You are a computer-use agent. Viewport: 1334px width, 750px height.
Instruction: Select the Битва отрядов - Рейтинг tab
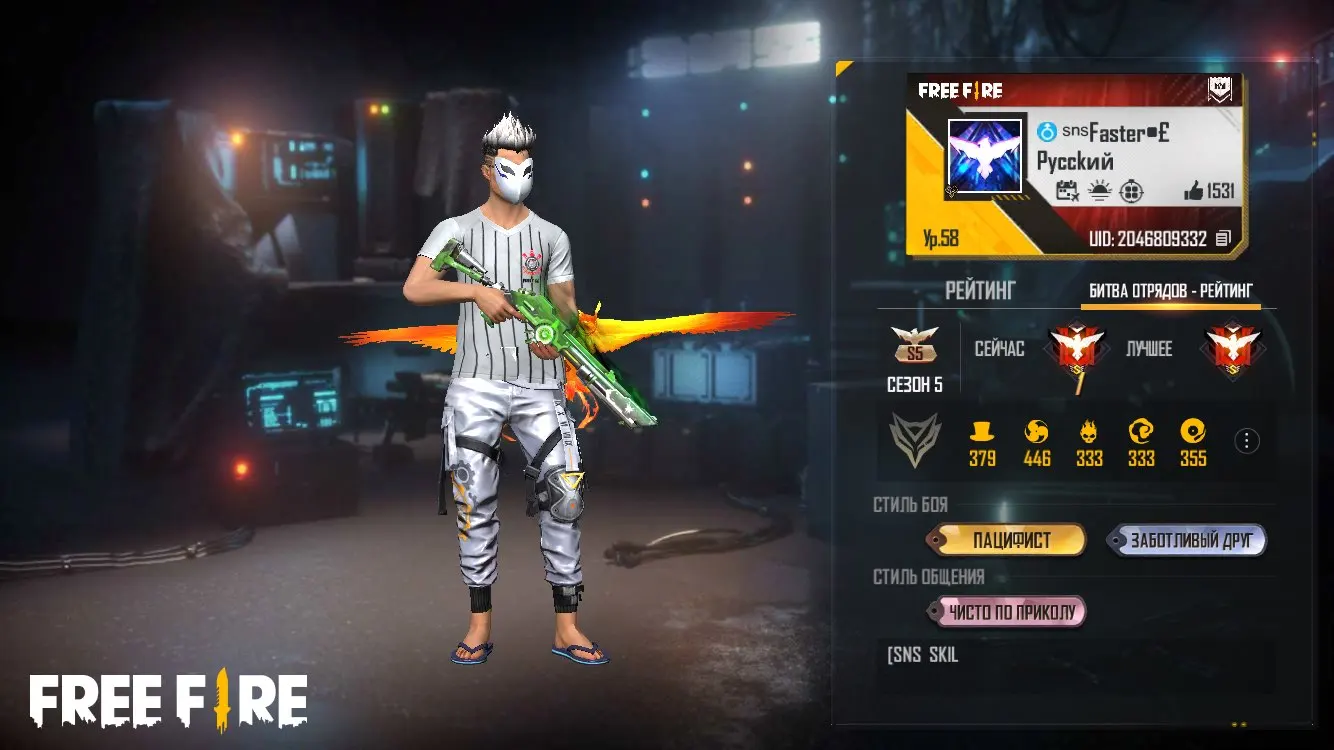[1170, 291]
